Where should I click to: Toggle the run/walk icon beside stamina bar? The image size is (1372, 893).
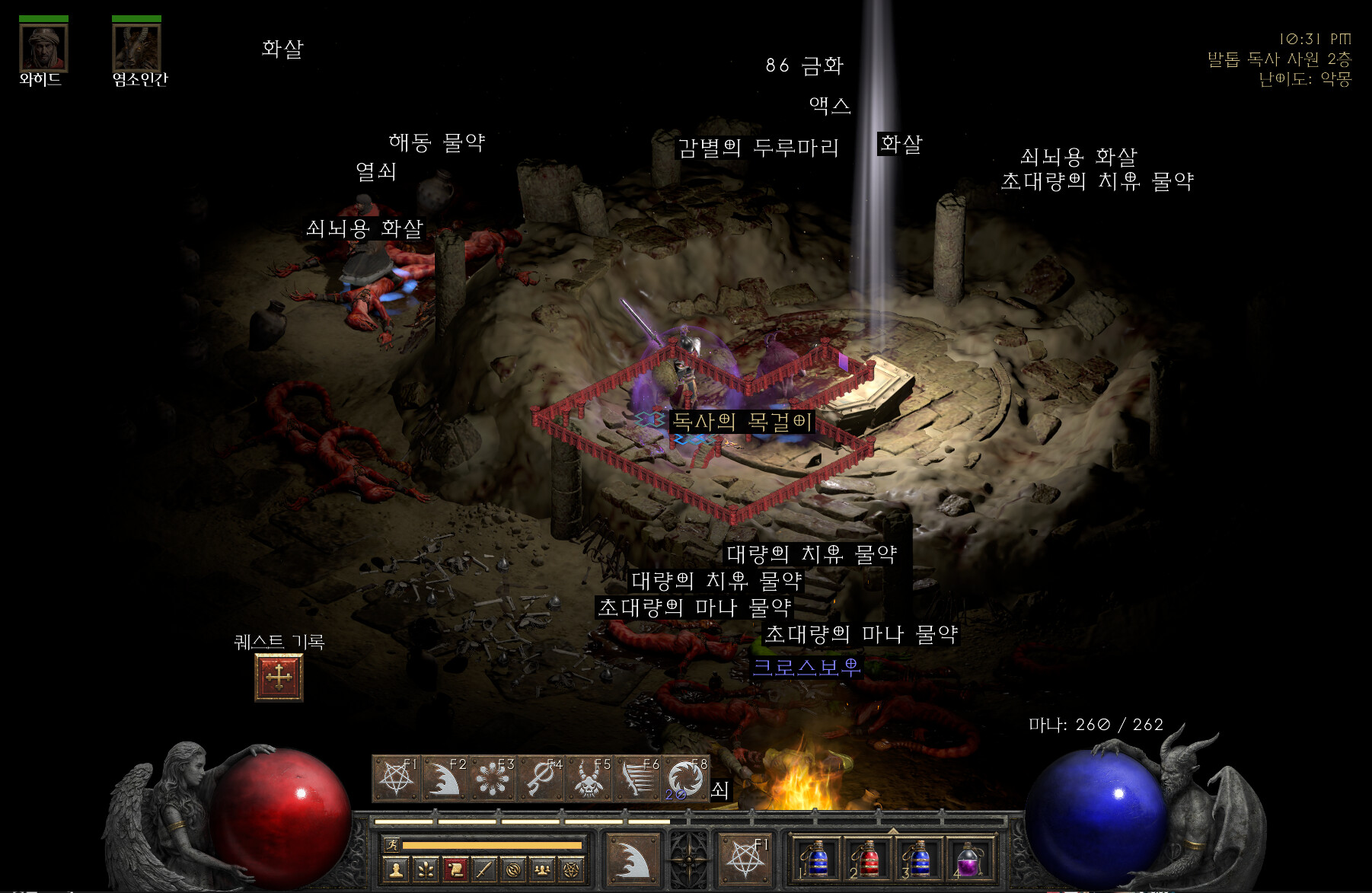coord(392,844)
